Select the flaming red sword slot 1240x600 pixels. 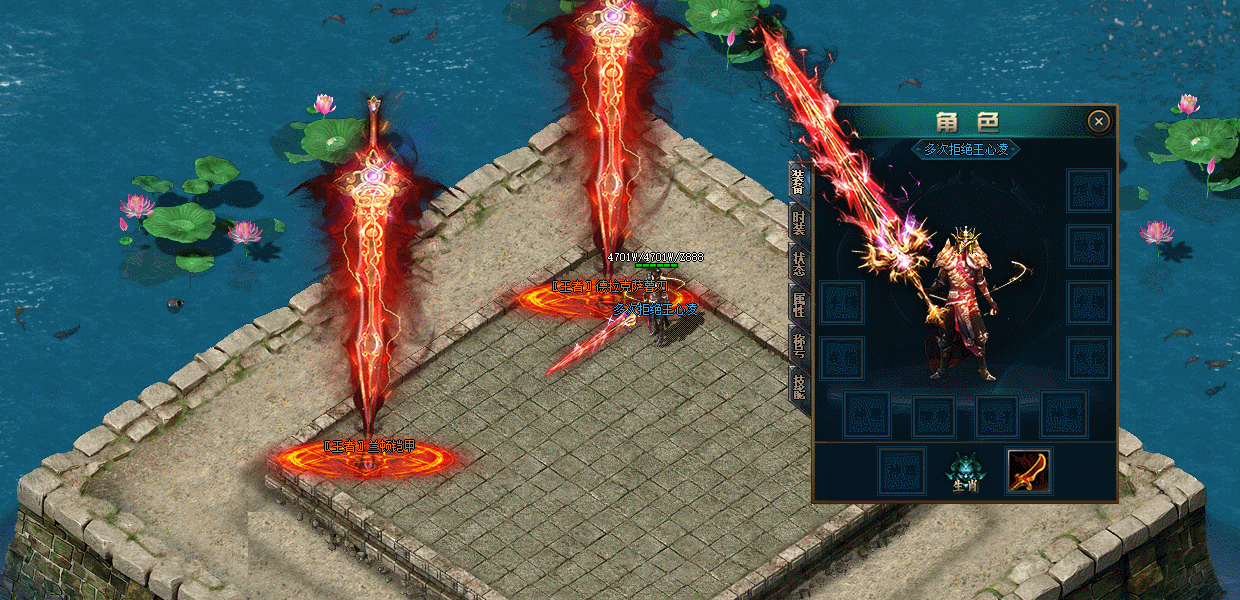coord(1028,471)
